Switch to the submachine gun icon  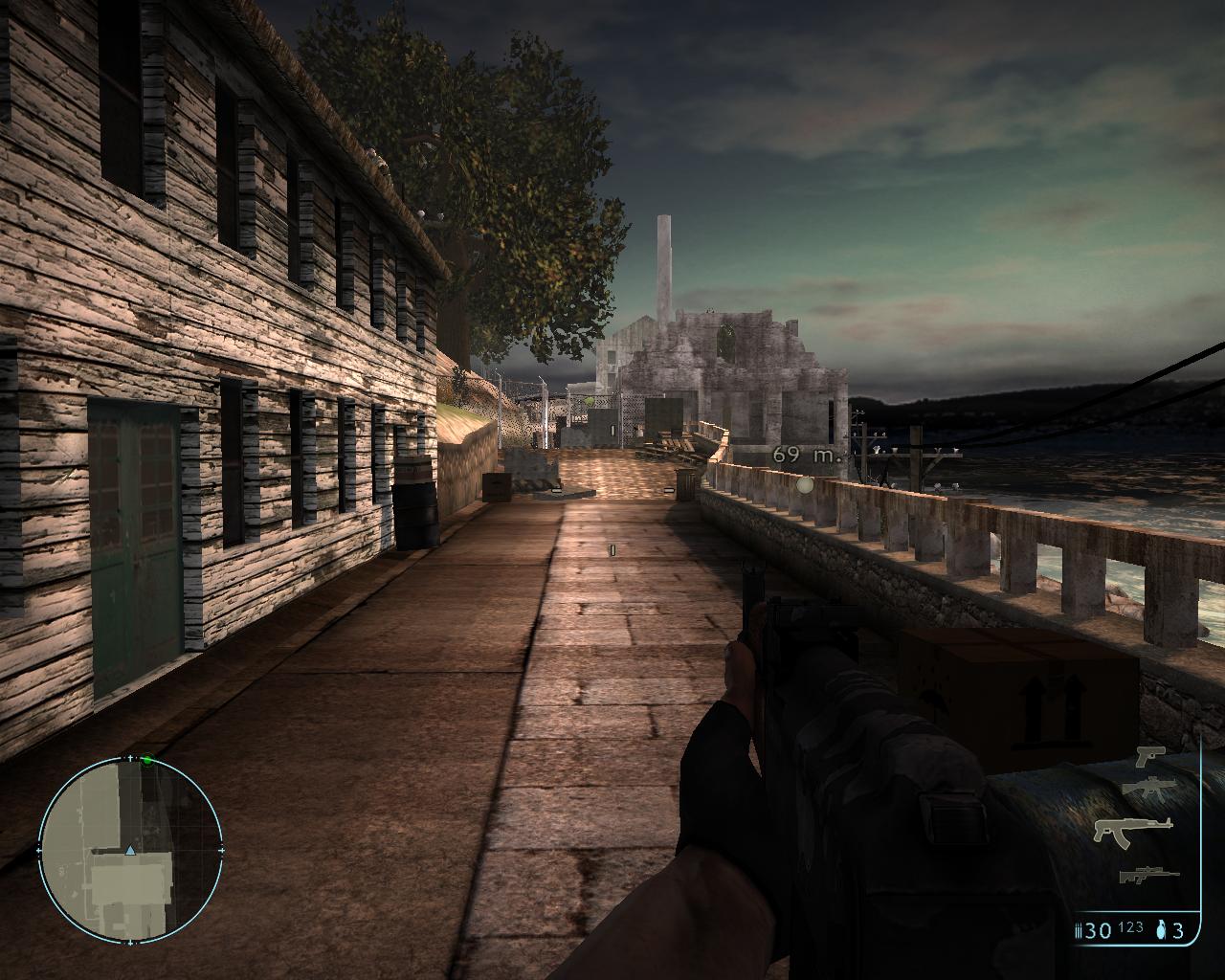[x=1147, y=788]
